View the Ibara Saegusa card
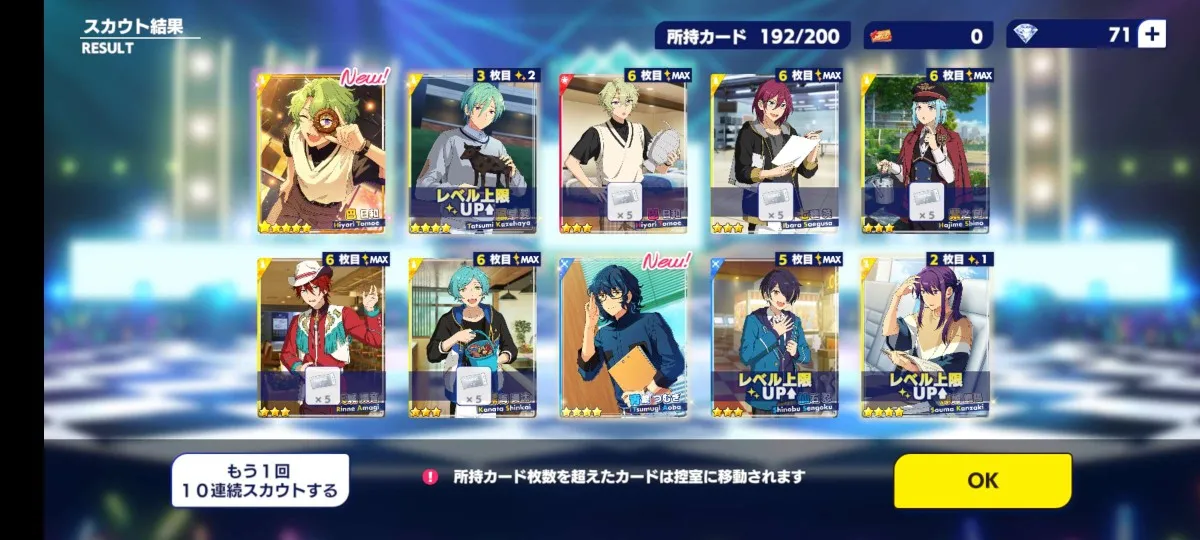Image resolution: width=1200 pixels, height=540 pixels. 775,153
